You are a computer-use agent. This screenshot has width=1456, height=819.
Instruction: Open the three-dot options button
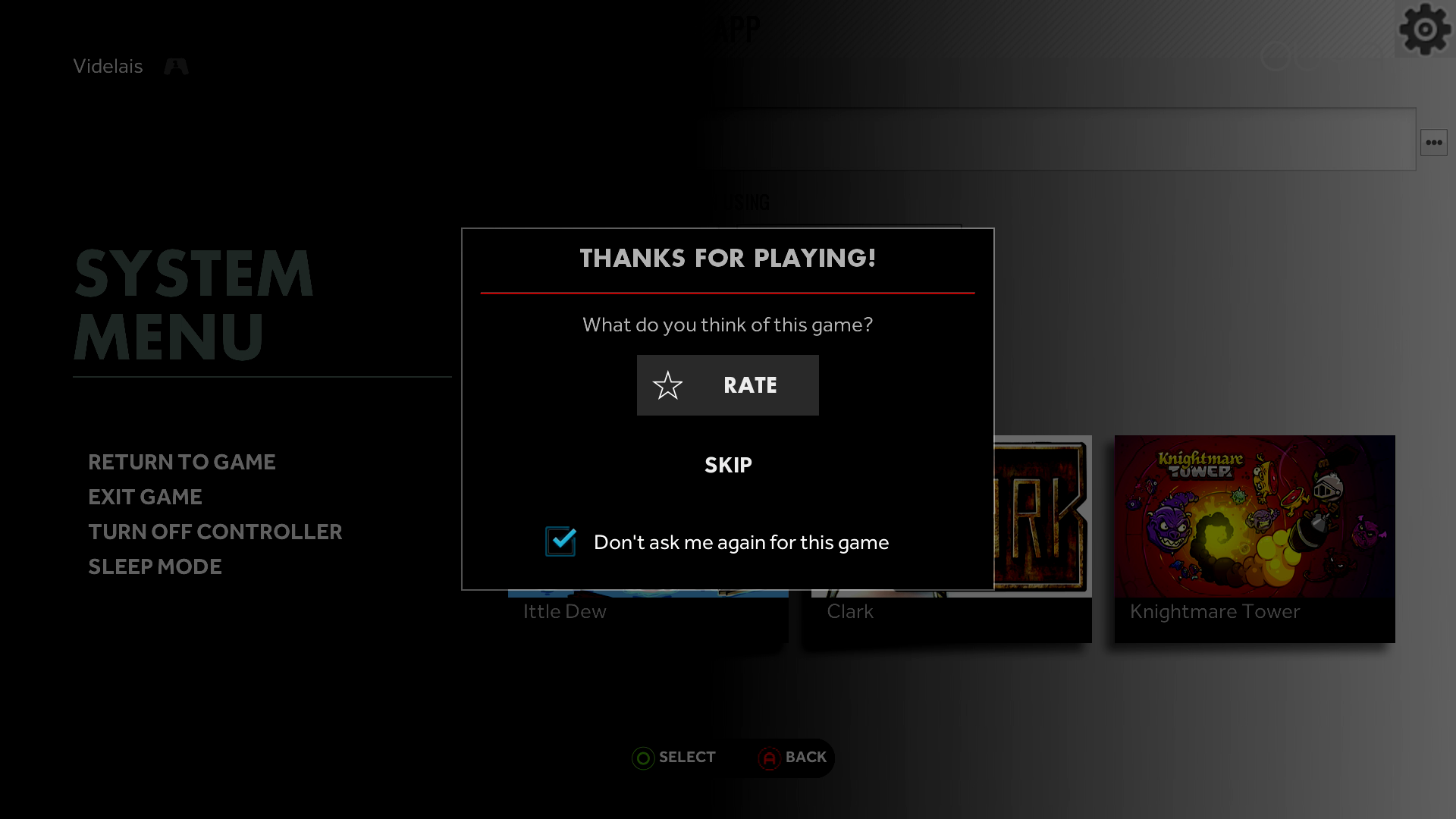click(1433, 143)
